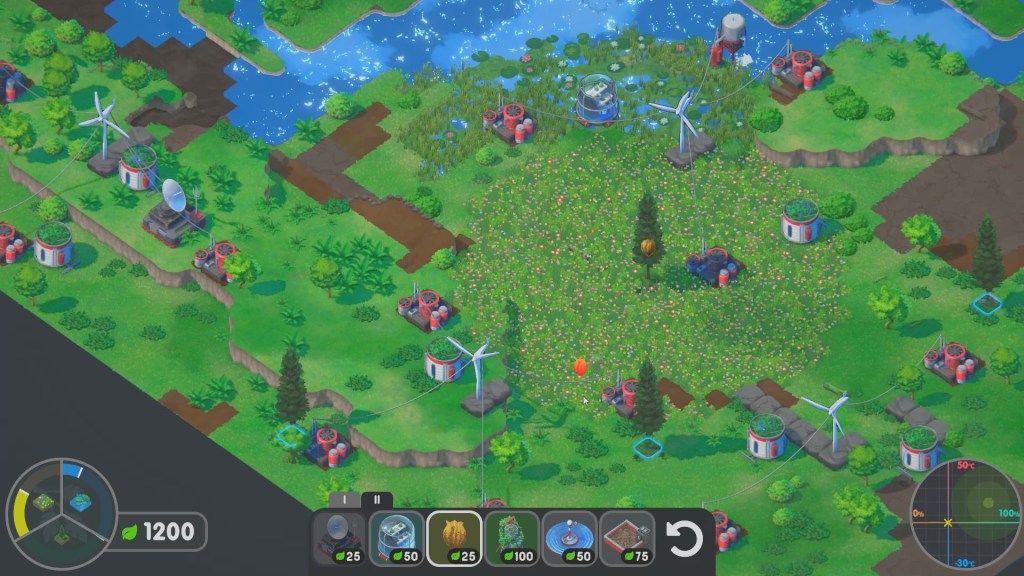Select the glass dome building costing 50
This screenshot has width=1024, height=576.
(x=396, y=540)
